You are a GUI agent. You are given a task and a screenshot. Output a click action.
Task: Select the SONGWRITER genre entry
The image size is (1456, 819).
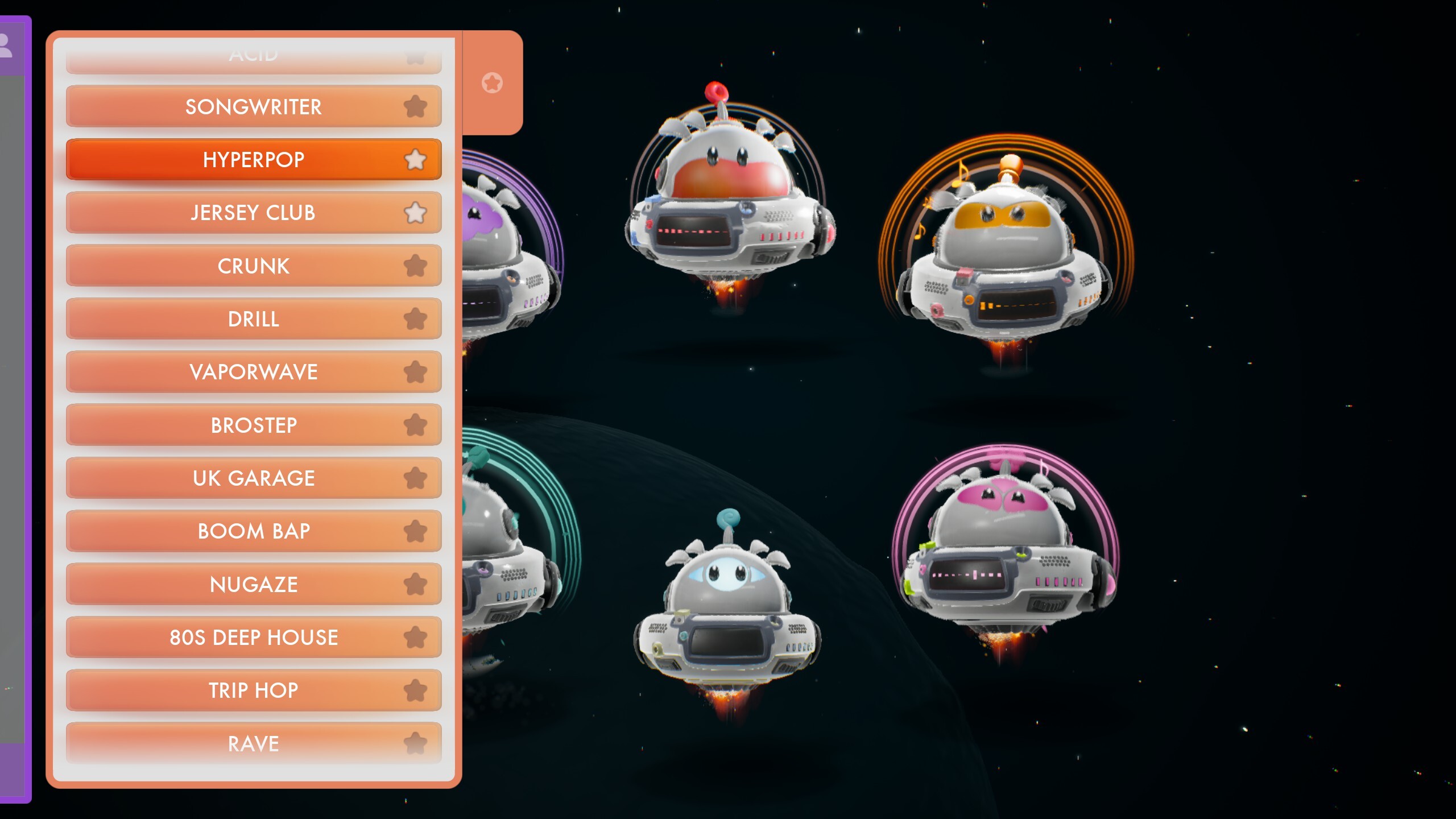point(253,106)
